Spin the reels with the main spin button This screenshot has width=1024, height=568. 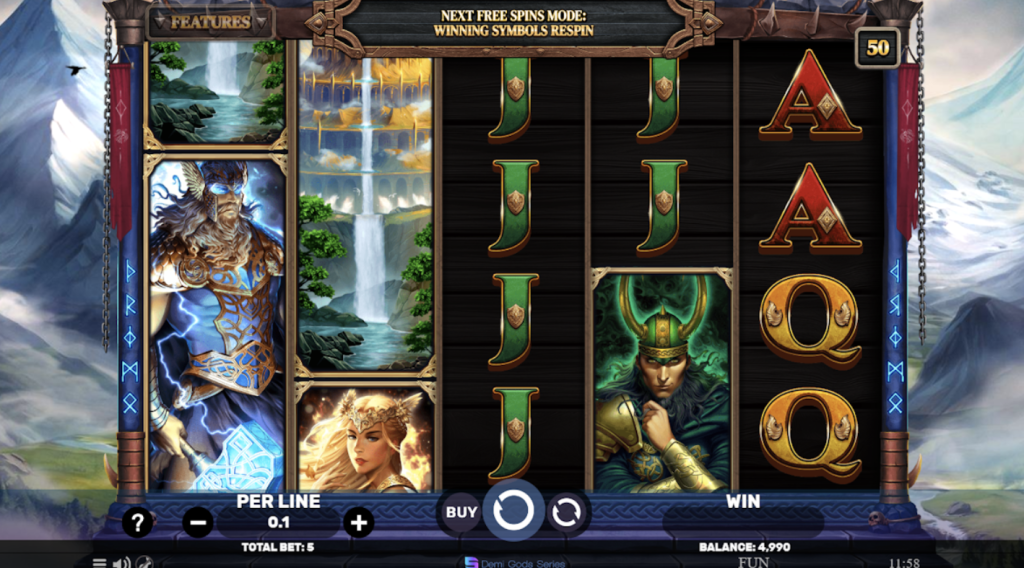[514, 511]
